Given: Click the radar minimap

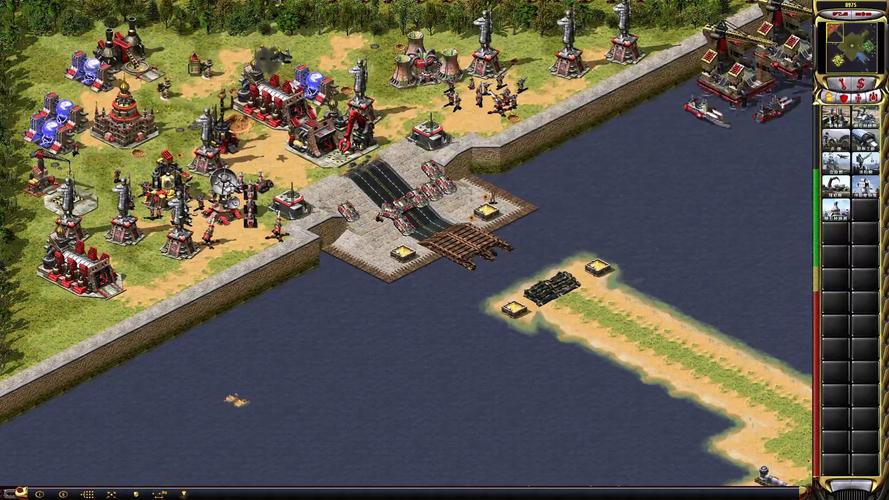Looking at the screenshot, I should coord(850,46).
